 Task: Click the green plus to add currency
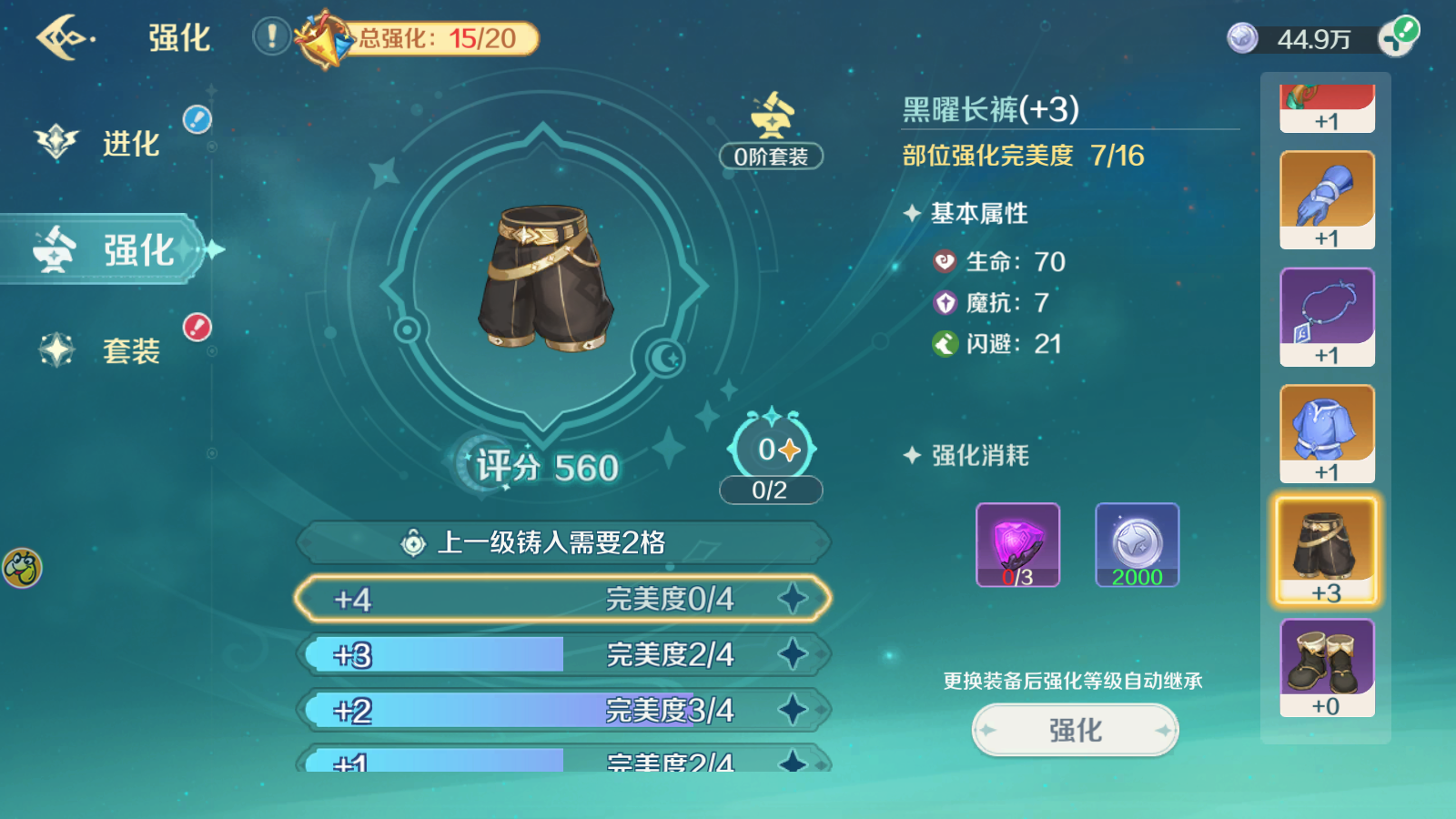(1402, 36)
